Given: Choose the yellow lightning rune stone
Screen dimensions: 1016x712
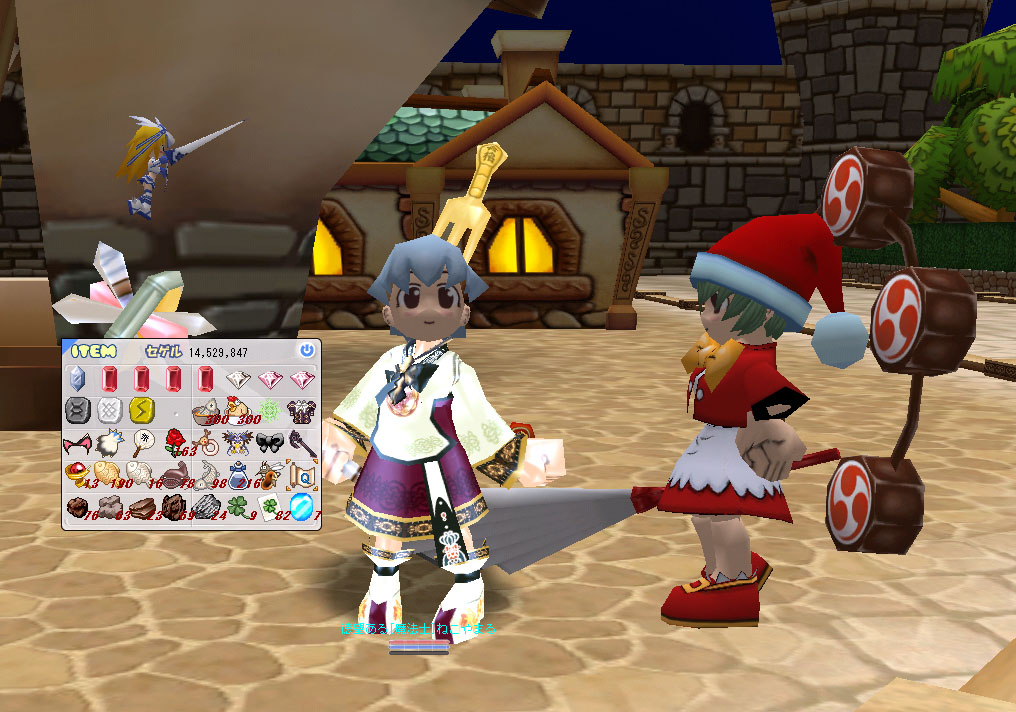Looking at the screenshot, I should [x=141, y=410].
